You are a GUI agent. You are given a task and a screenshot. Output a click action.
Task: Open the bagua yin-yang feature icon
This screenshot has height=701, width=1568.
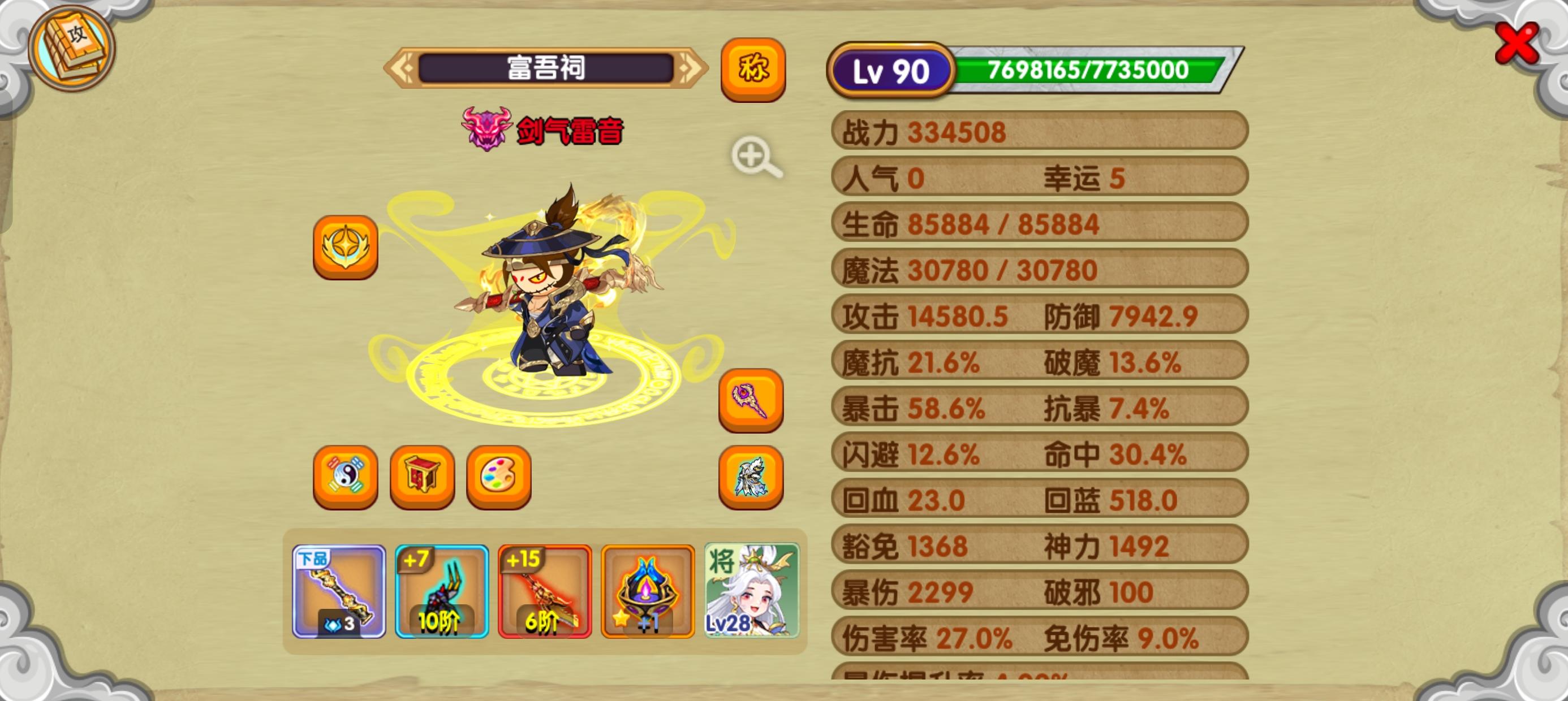click(x=344, y=477)
